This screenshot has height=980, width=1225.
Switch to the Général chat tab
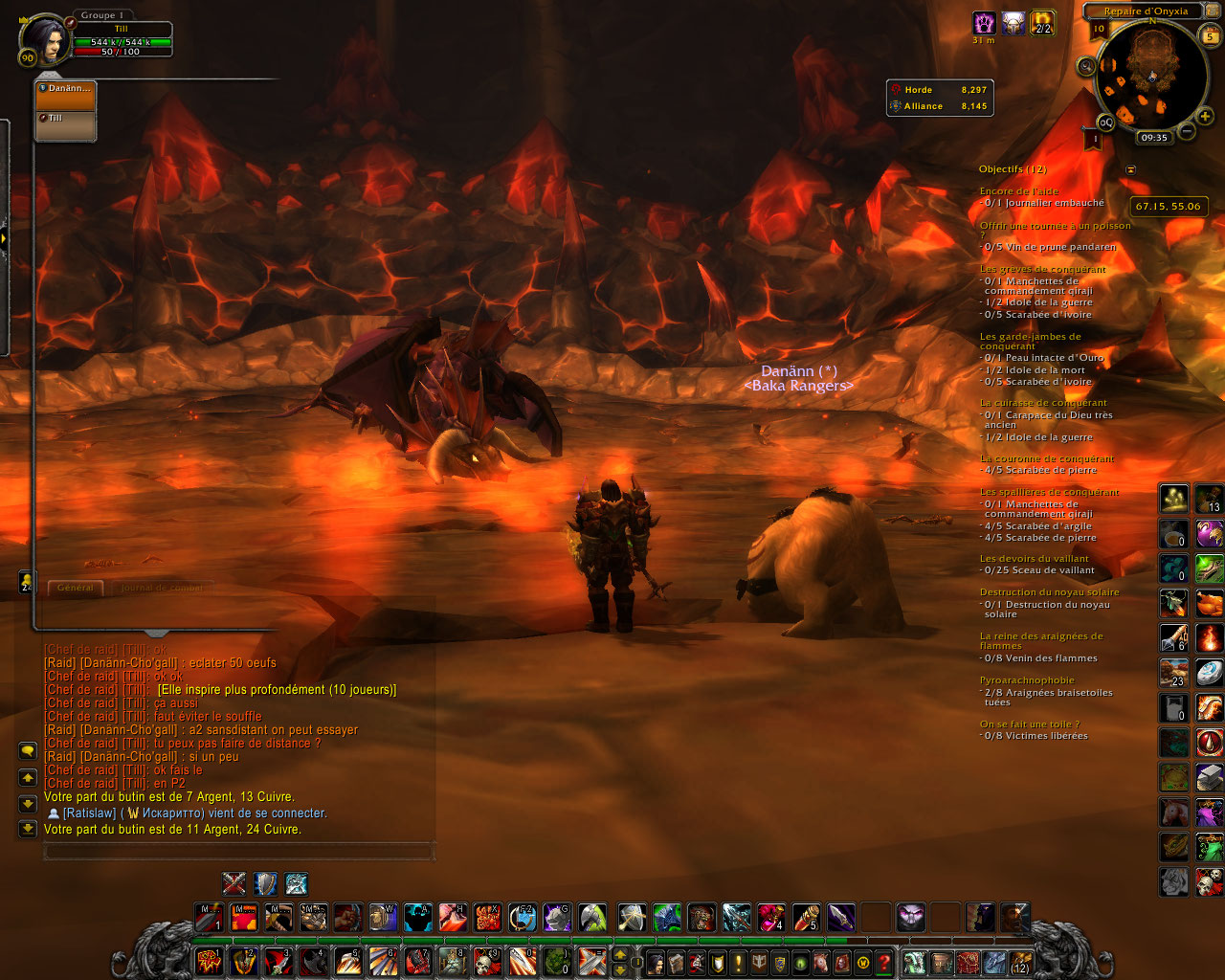tap(76, 587)
